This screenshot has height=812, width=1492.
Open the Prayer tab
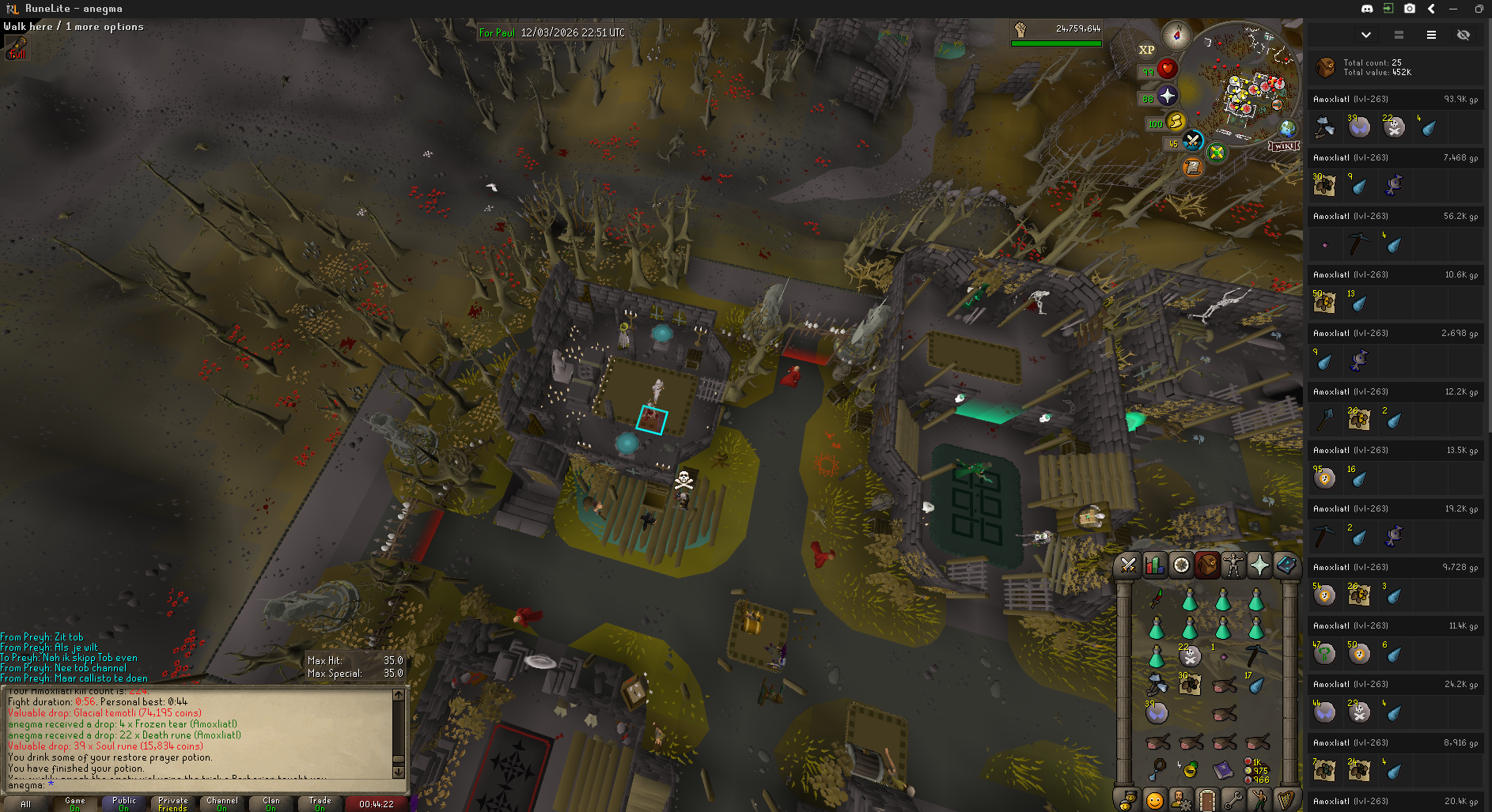point(1259,565)
